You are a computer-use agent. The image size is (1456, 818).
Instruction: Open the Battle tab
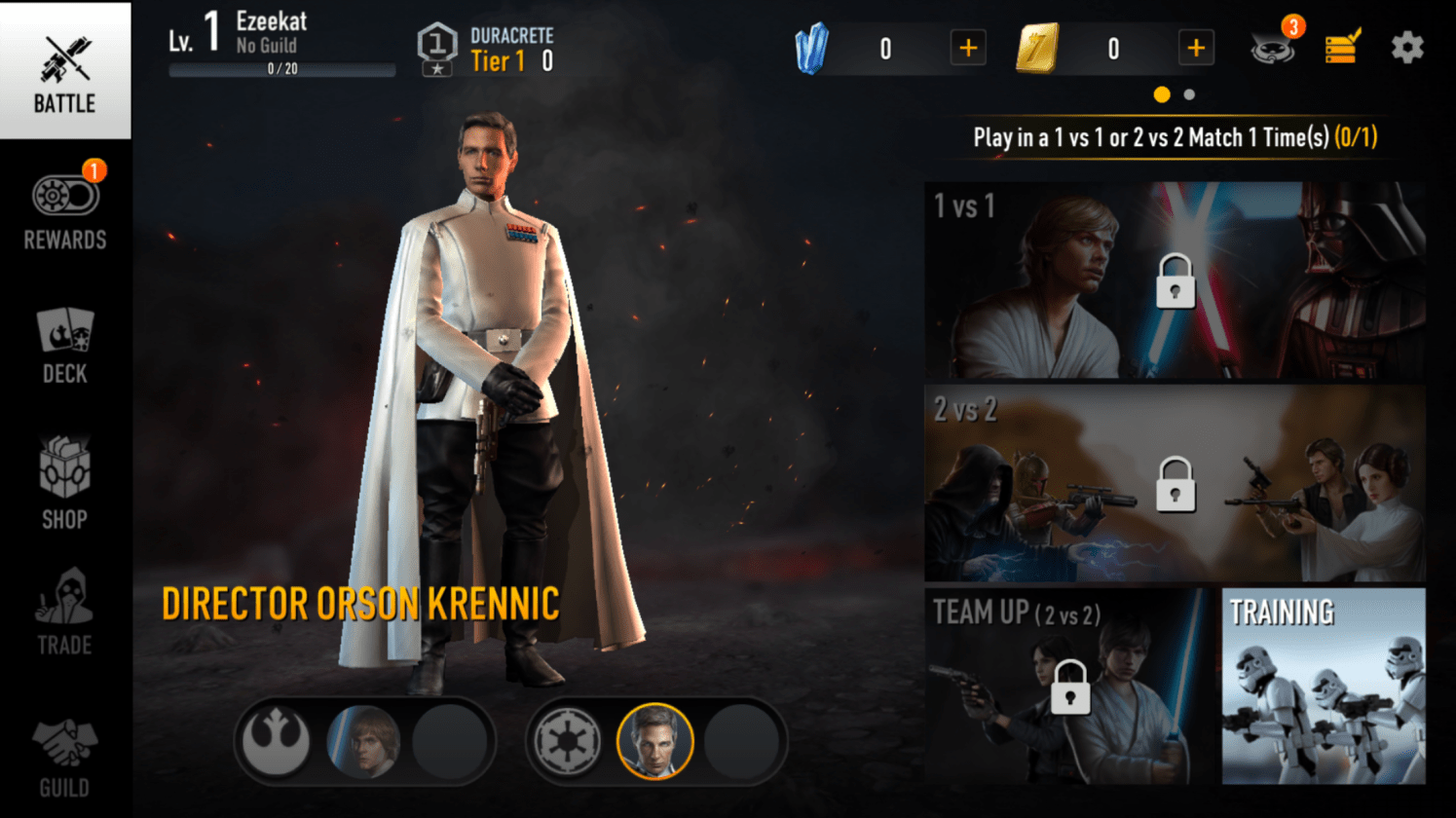[x=65, y=71]
